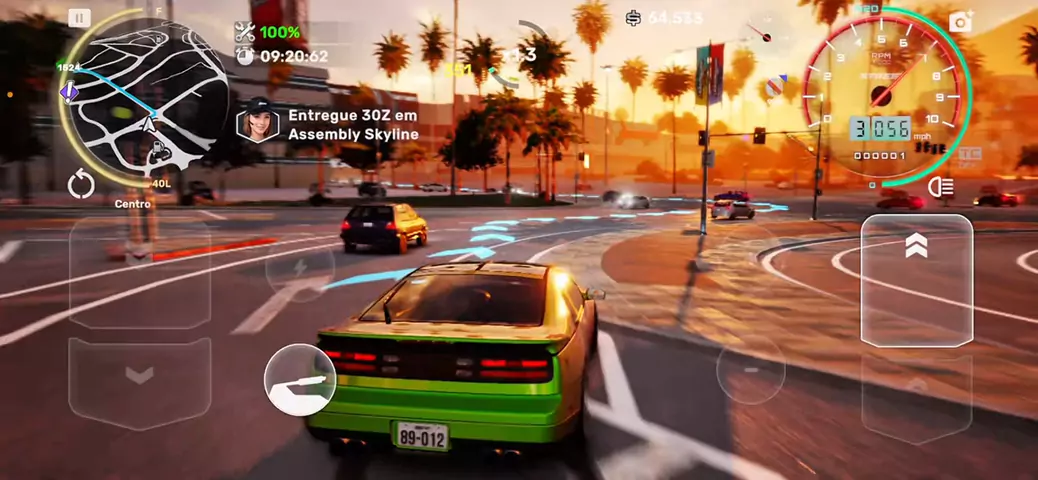Tap the round minus button

pyautogui.click(x=751, y=370)
